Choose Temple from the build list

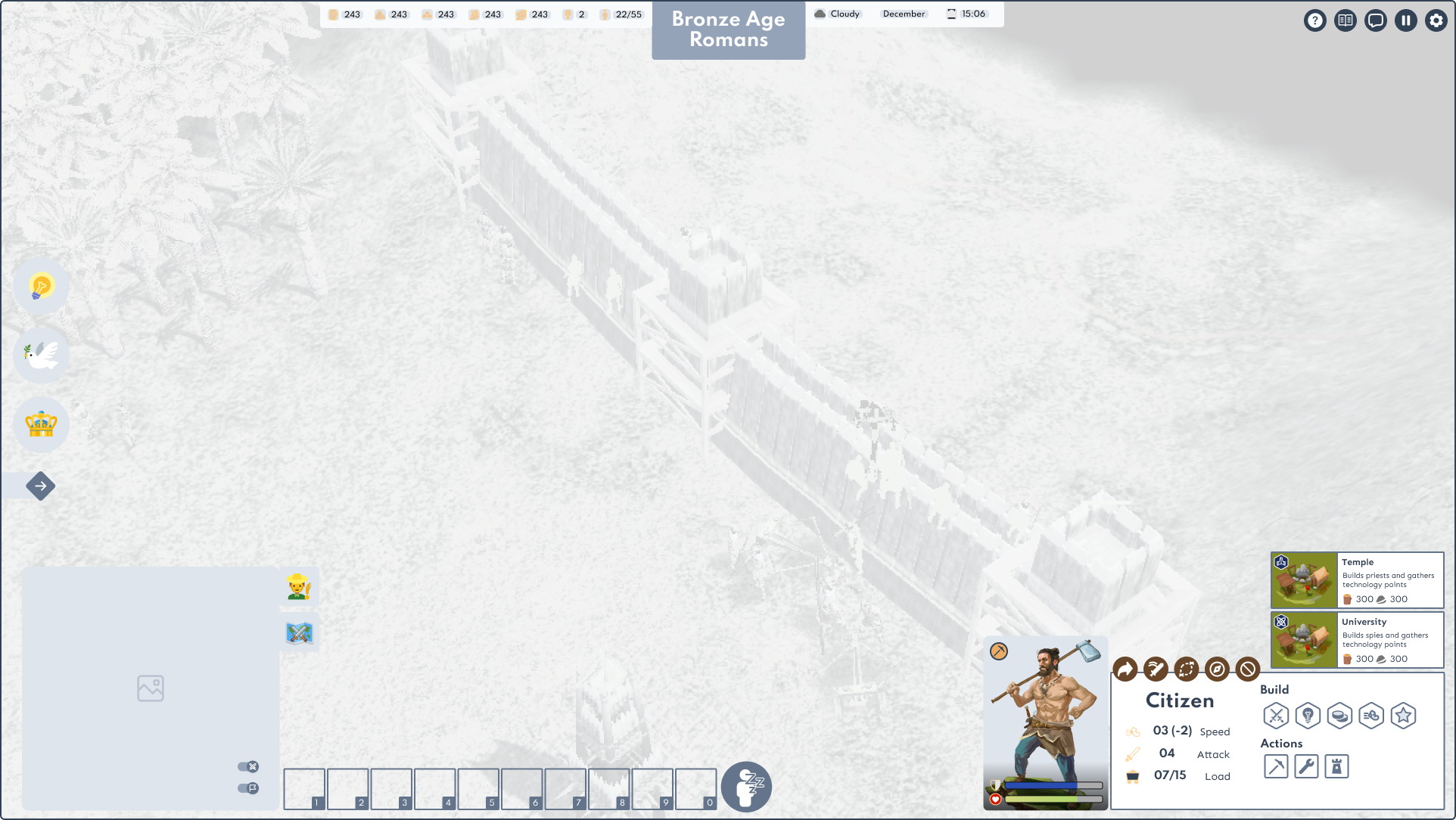pos(1357,580)
